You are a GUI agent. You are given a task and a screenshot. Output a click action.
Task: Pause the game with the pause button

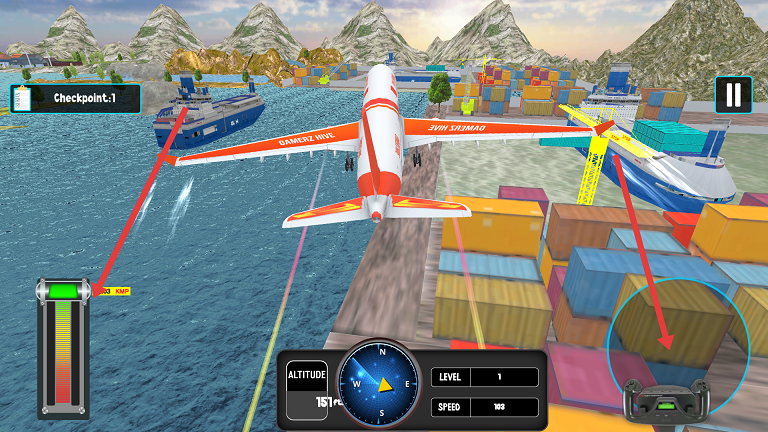tap(733, 95)
